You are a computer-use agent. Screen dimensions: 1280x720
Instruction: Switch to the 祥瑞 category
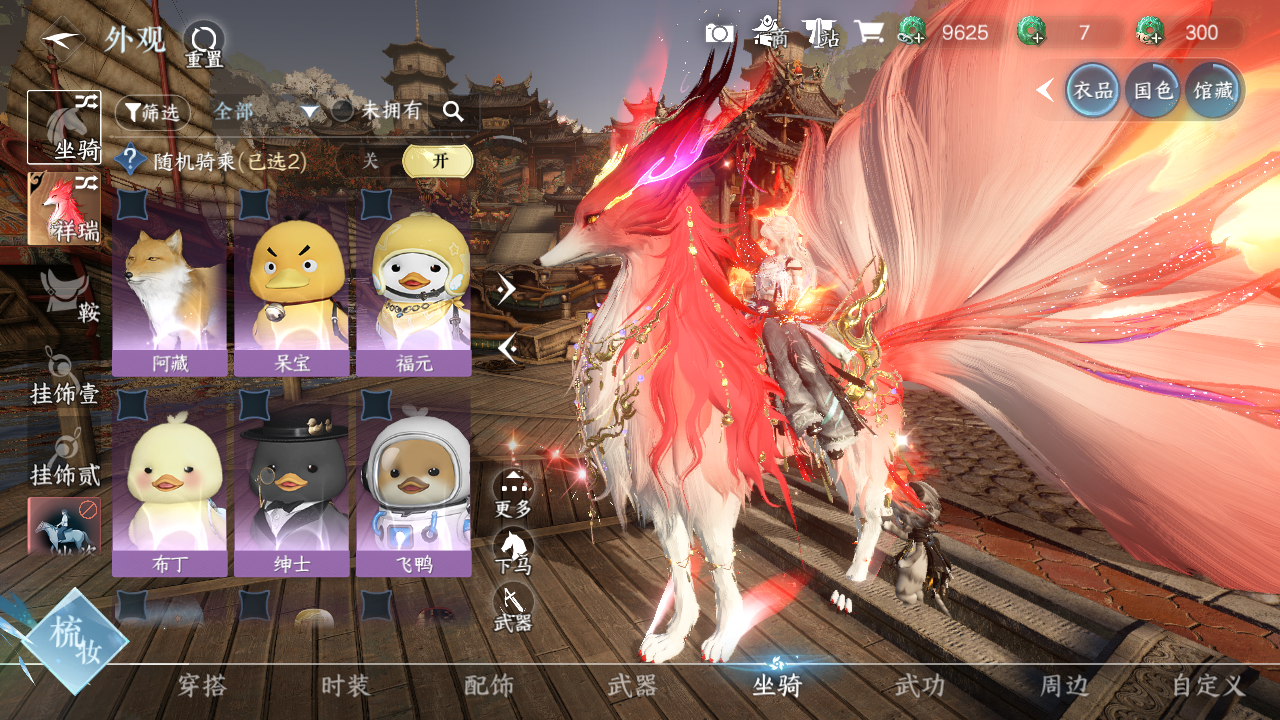coord(64,208)
